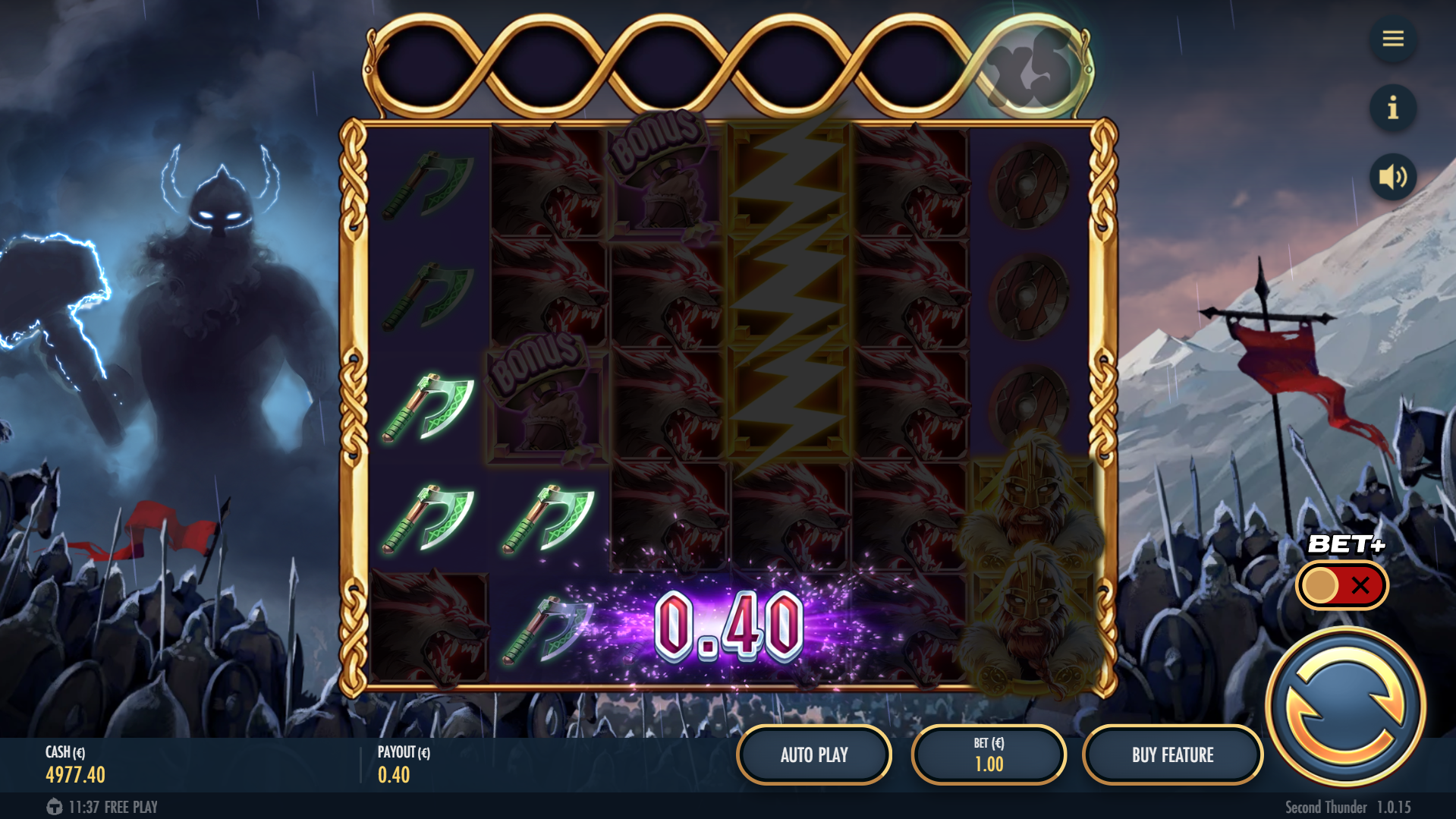1456x819 pixels.
Task: Spin the reels
Action: pyautogui.click(x=1345, y=707)
